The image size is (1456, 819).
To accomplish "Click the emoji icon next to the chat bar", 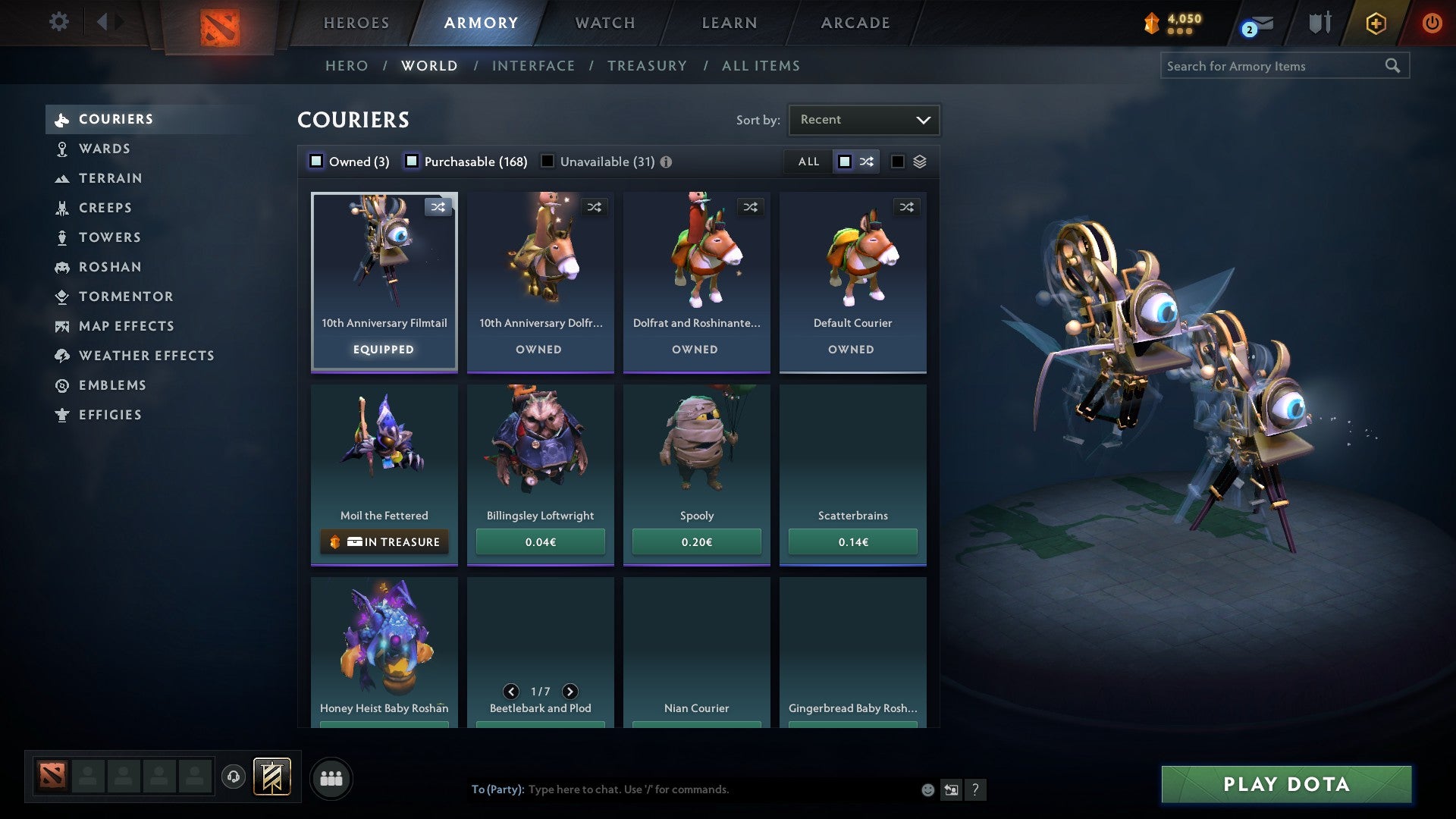I will 927,789.
